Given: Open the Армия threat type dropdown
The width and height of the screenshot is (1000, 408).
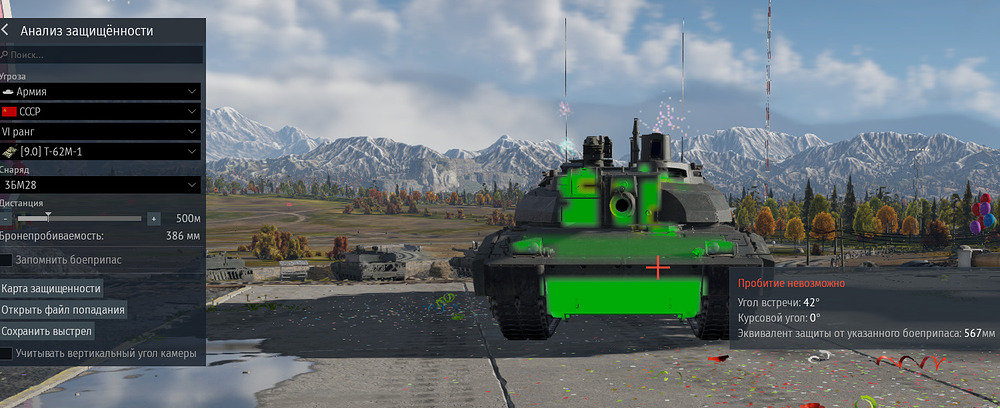Looking at the screenshot, I should point(101,91).
